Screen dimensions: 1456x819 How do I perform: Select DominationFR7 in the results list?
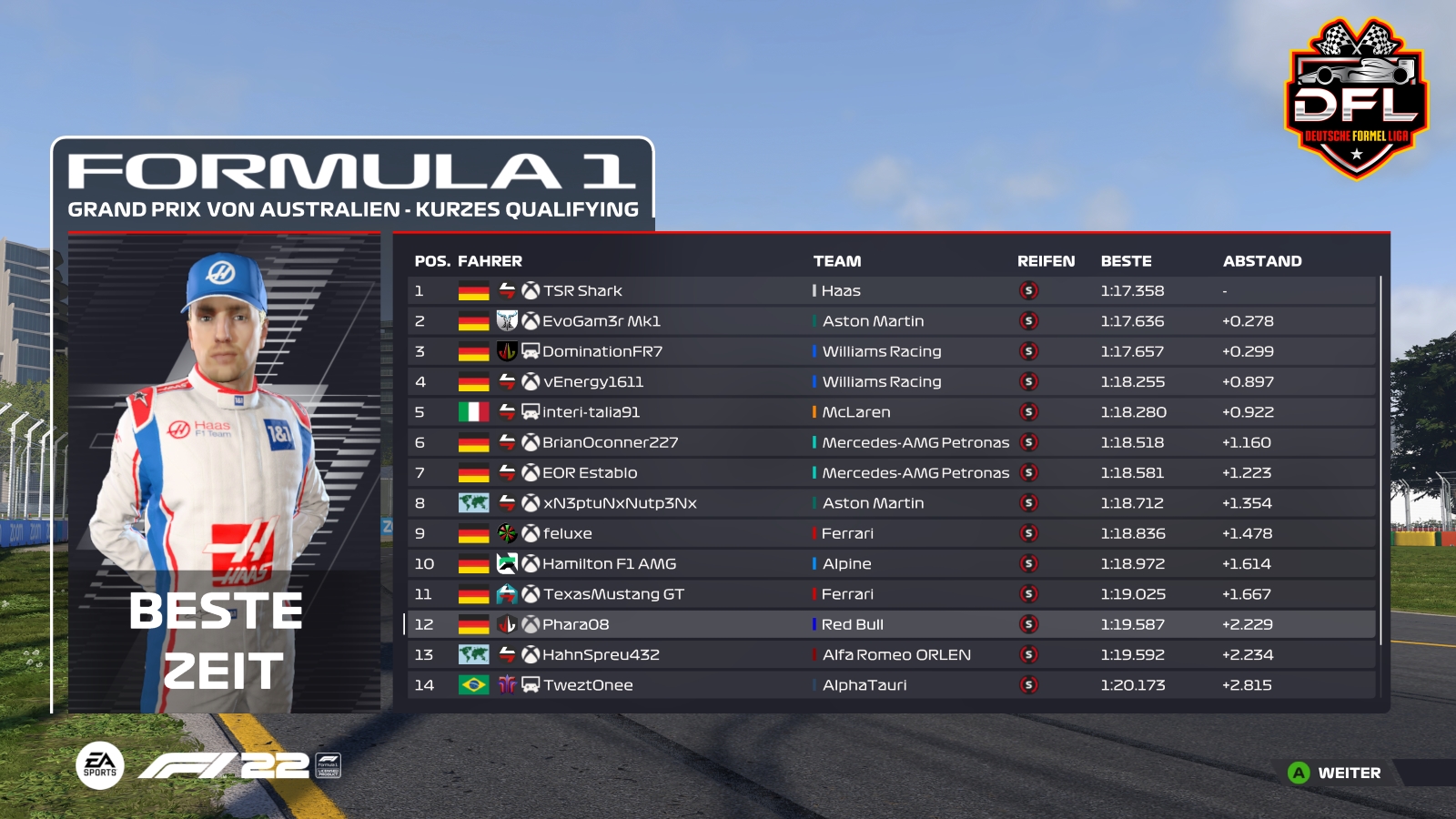[602, 351]
